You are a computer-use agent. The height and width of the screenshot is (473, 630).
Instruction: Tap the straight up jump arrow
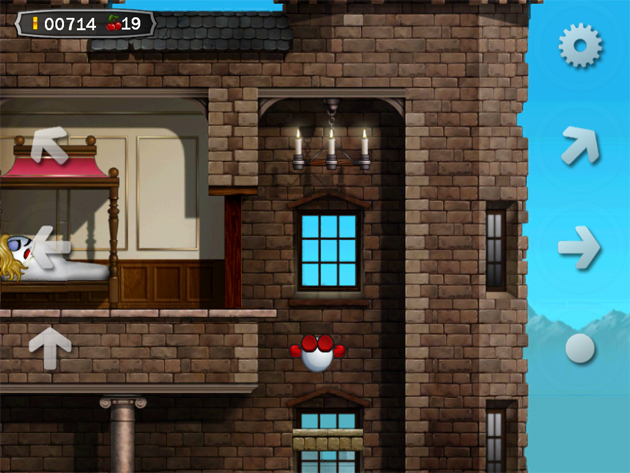[x=50, y=347]
